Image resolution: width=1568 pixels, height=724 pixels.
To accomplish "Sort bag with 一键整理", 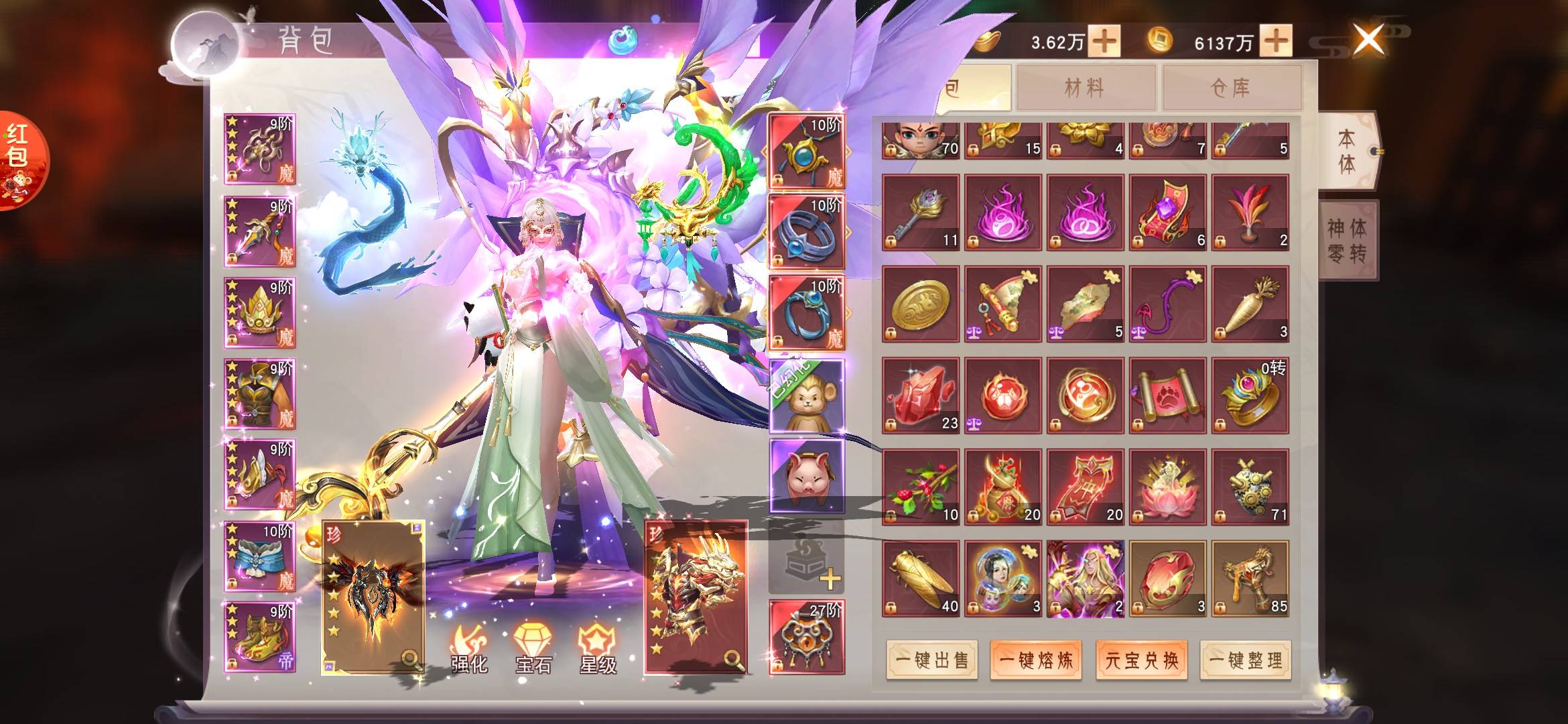I will click(x=1245, y=660).
